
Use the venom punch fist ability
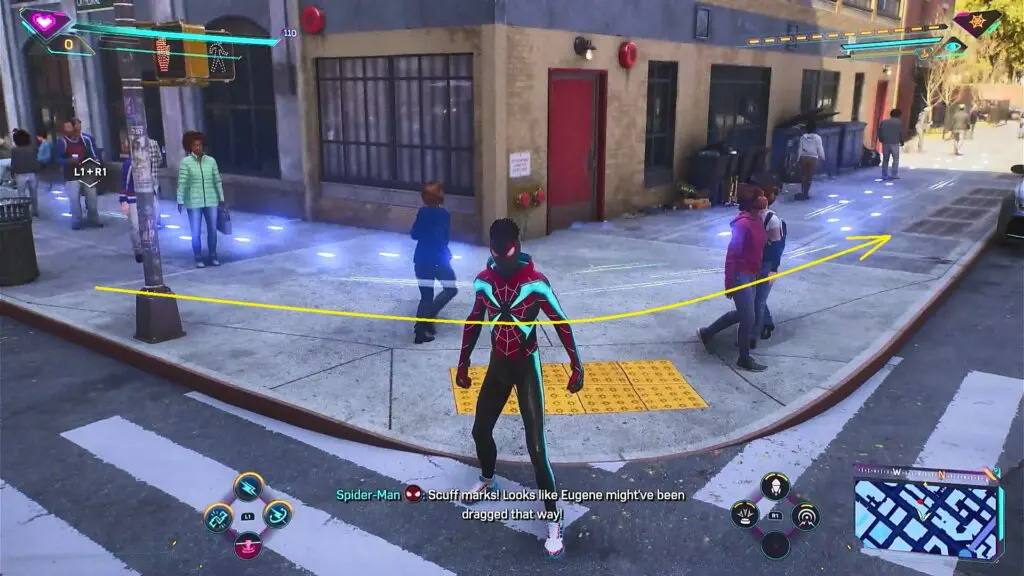(218, 517)
